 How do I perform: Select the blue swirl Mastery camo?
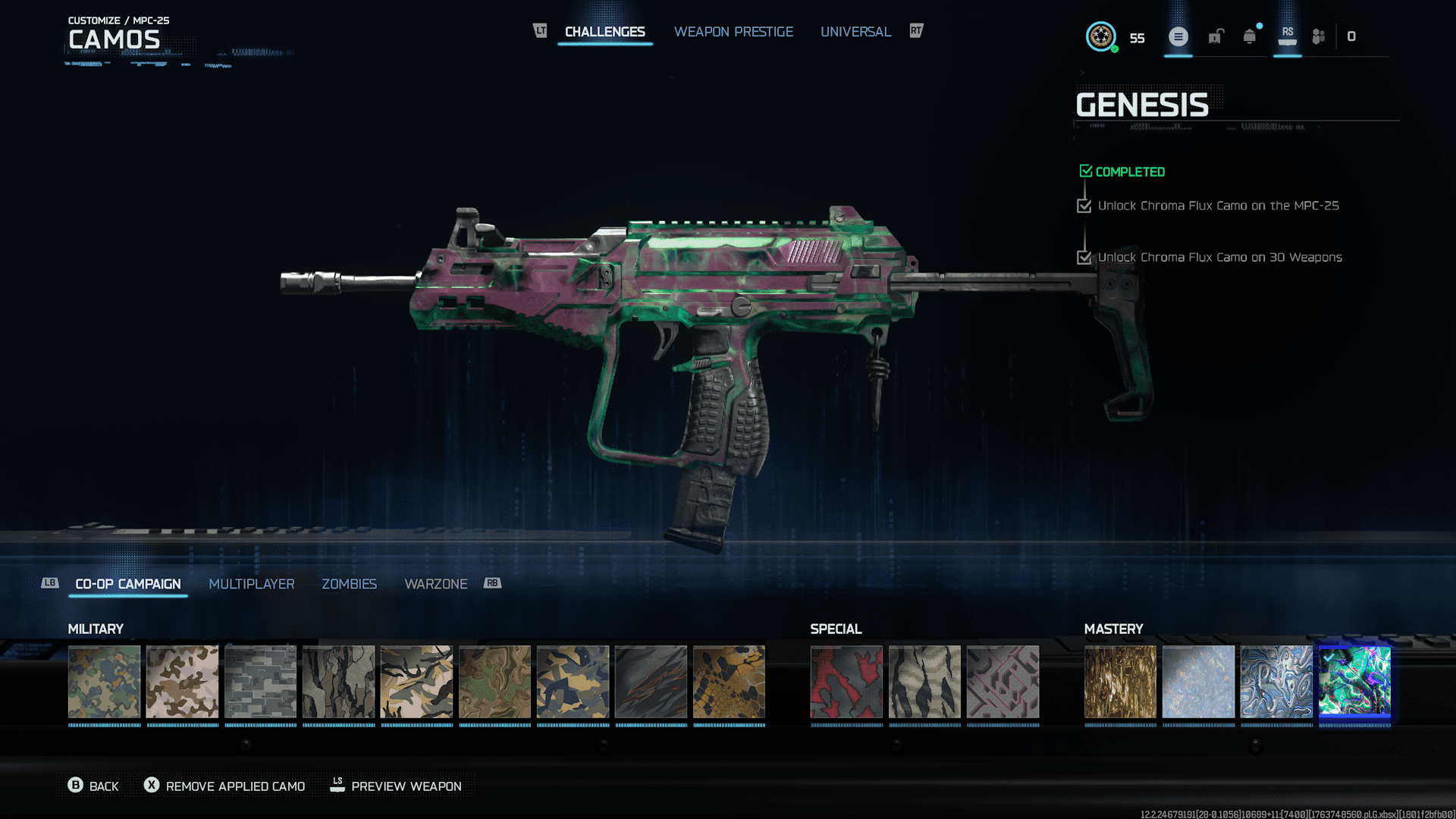(x=1276, y=682)
